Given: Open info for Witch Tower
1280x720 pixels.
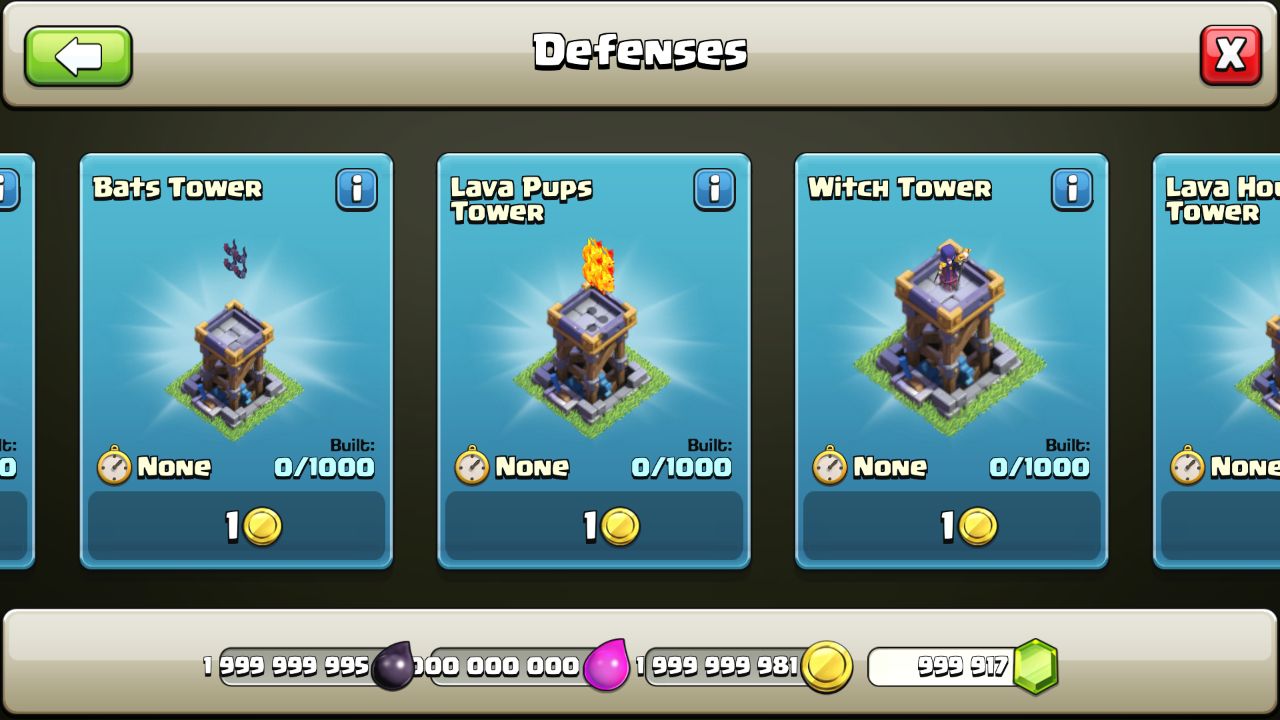Looking at the screenshot, I should (1074, 191).
